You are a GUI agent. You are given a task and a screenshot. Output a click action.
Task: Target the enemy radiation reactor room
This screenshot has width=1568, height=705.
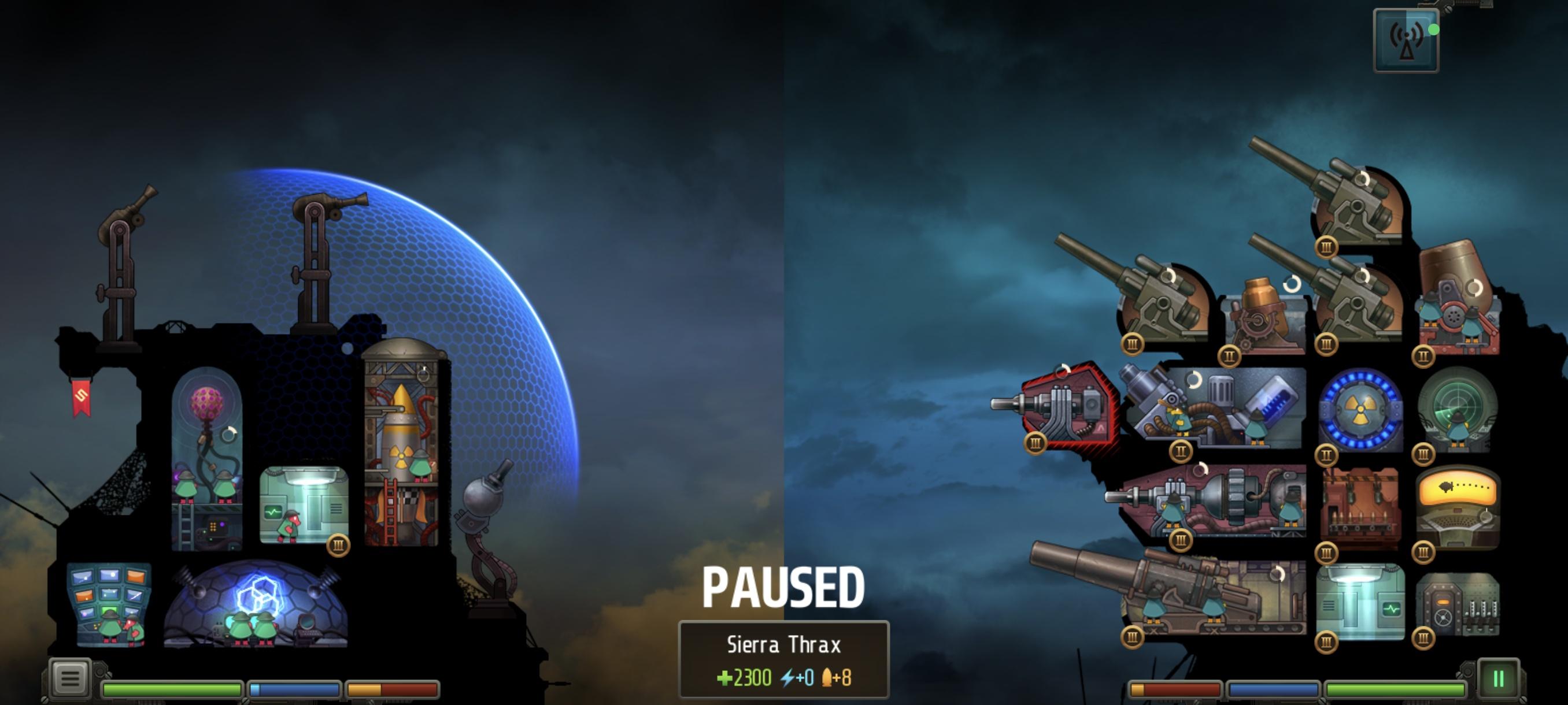point(1360,409)
